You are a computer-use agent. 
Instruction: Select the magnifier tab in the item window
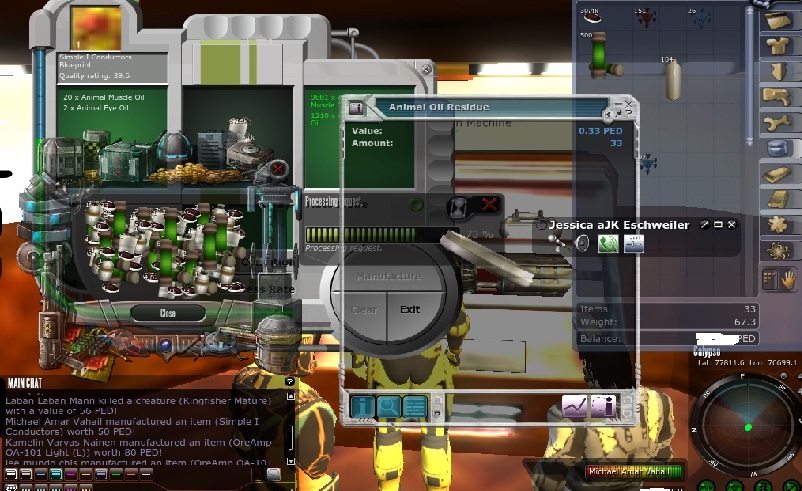click(387, 406)
